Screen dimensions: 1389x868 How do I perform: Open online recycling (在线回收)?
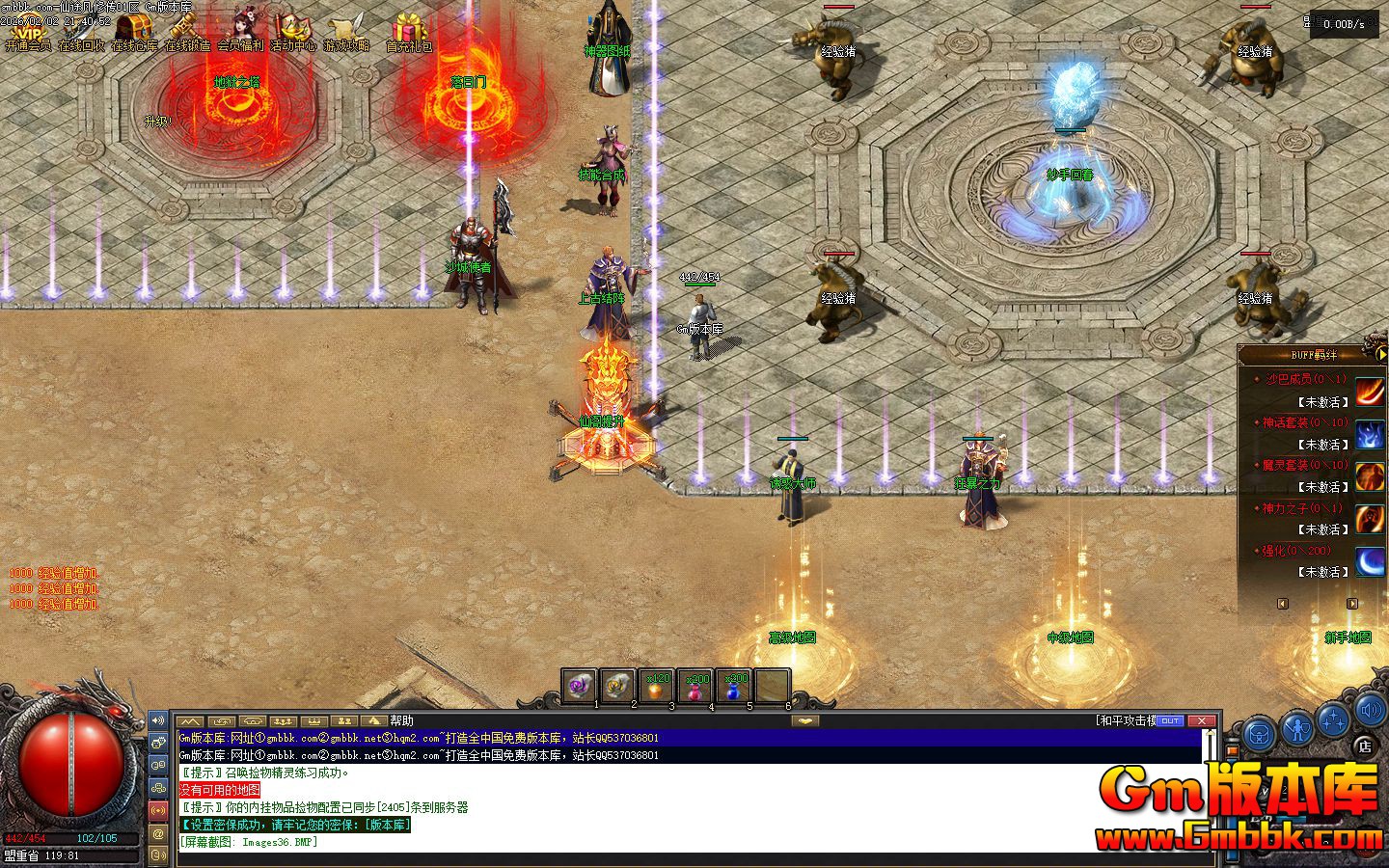tap(81, 30)
